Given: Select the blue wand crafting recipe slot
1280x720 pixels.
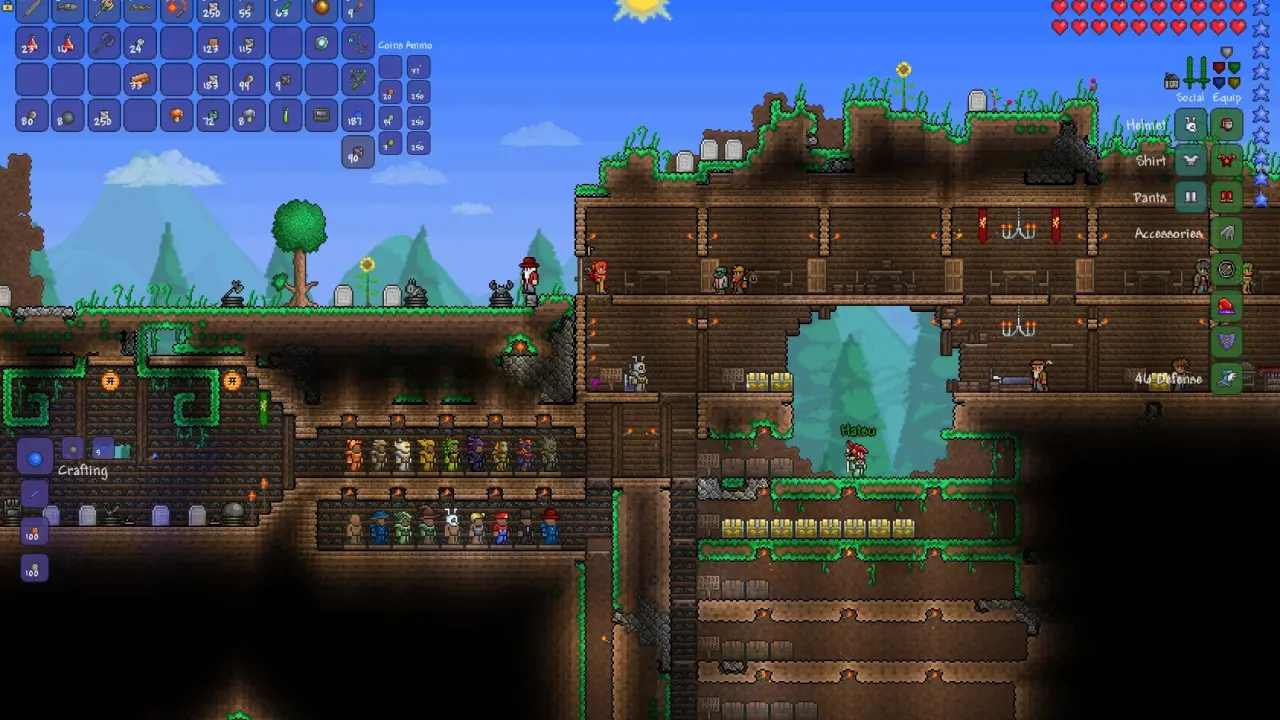Looking at the screenshot, I should point(34,494).
